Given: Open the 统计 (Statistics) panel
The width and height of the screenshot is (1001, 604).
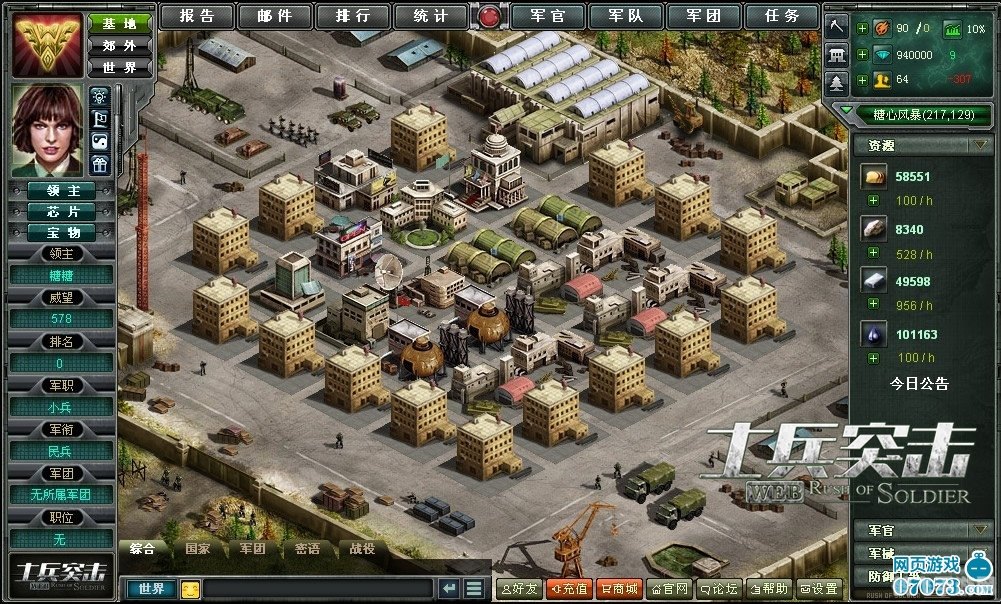Looking at the screenshot, I should [x=430, y=16].
